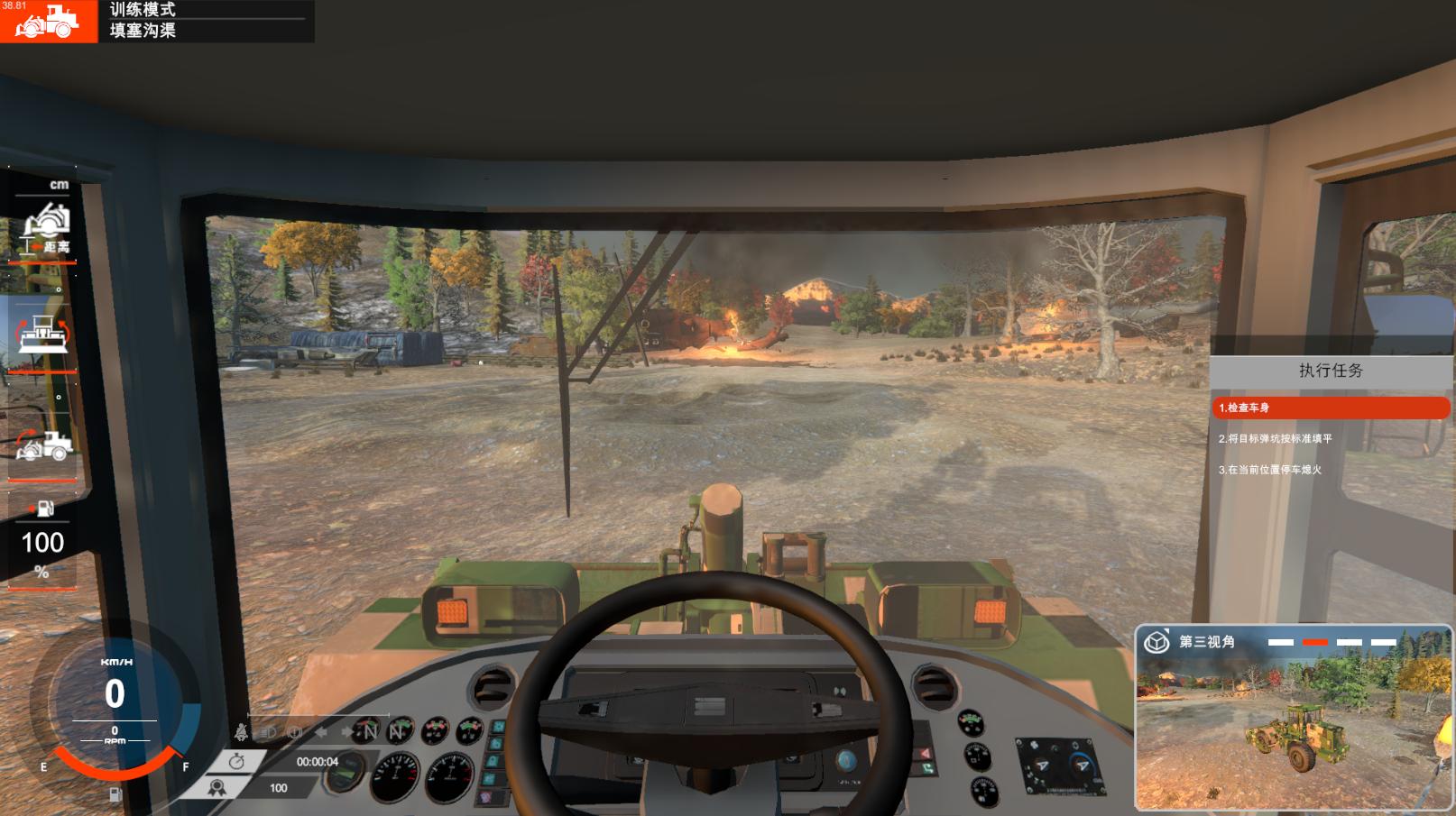Click the blade tilt rotation icon
The width and height of the screenshot is (1456, 816).
[x=42, y=332]
